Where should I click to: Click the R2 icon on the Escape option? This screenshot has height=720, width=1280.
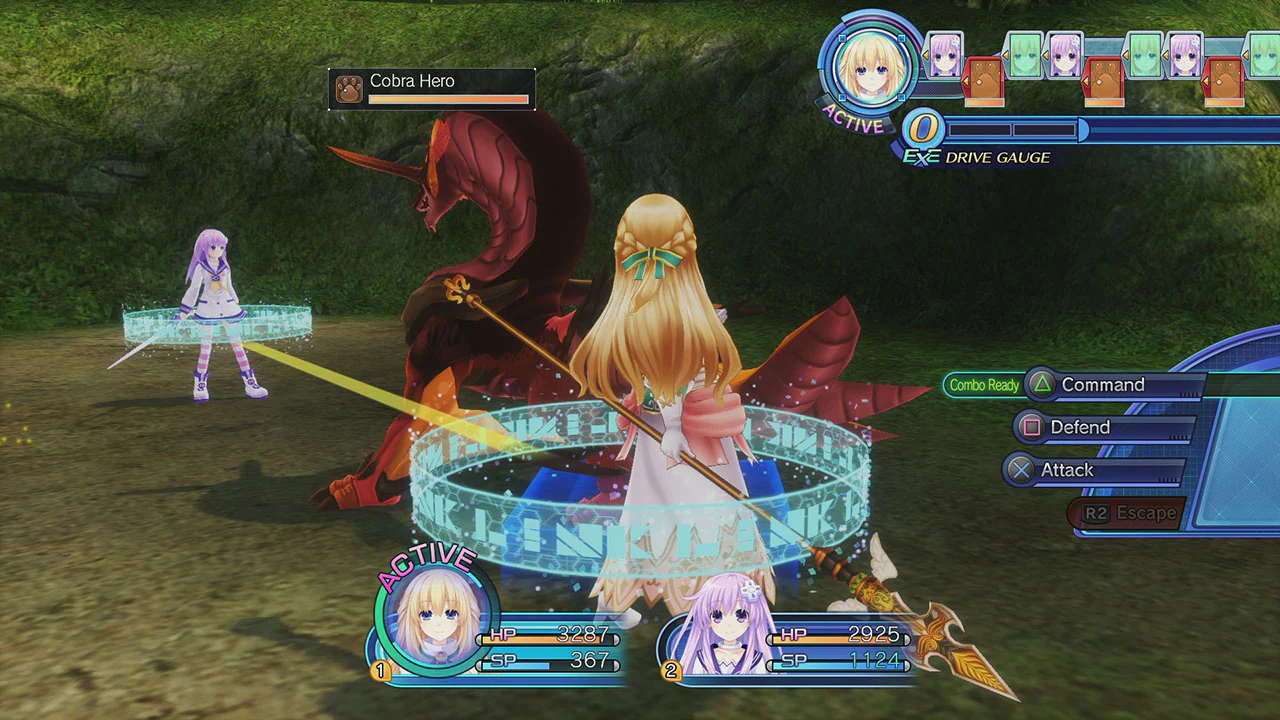click(1099, 512)
